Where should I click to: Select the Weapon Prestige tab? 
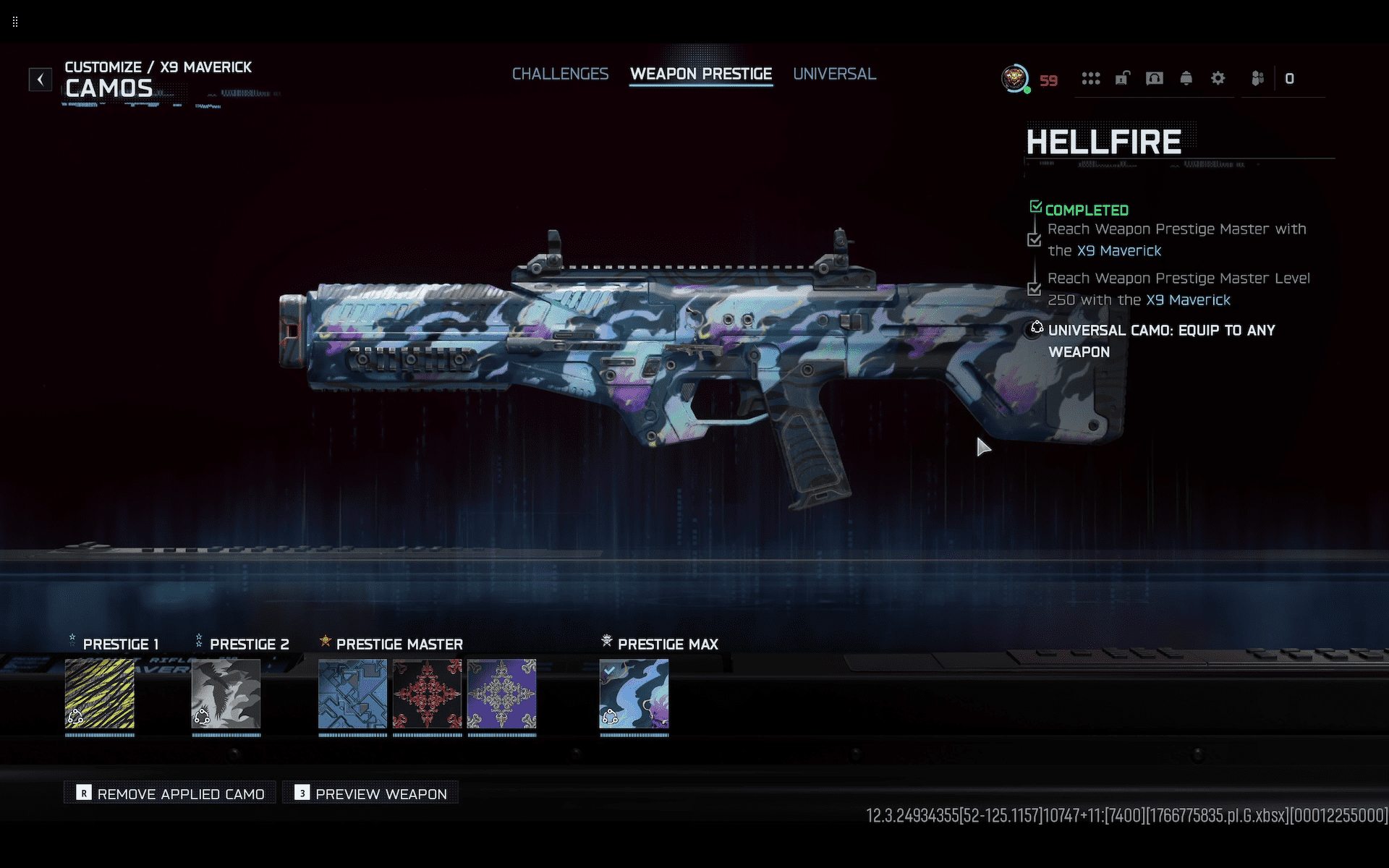click(x=700, y=74)
